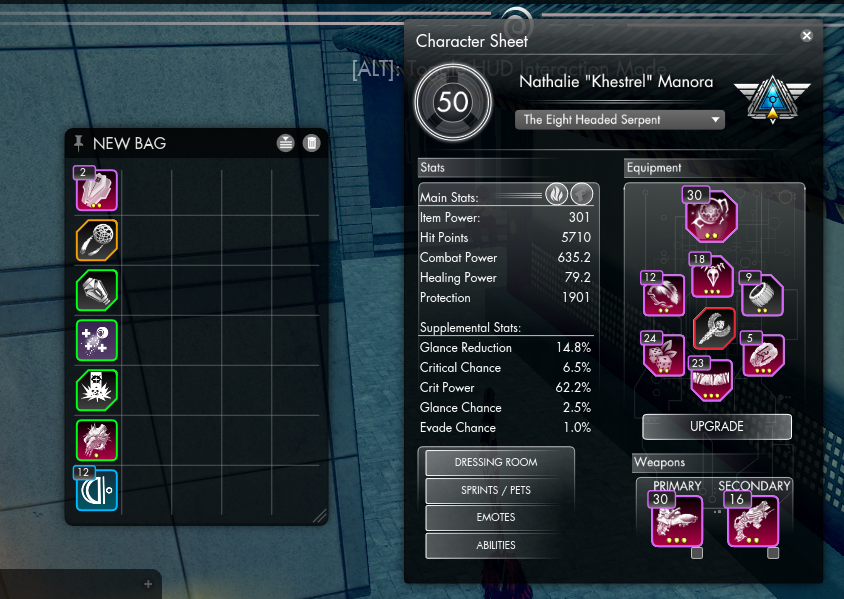Select the blue bag item marked 12
Image resolution: width=844 pixels, height=599 pixels.
click(x=97, y=489)
